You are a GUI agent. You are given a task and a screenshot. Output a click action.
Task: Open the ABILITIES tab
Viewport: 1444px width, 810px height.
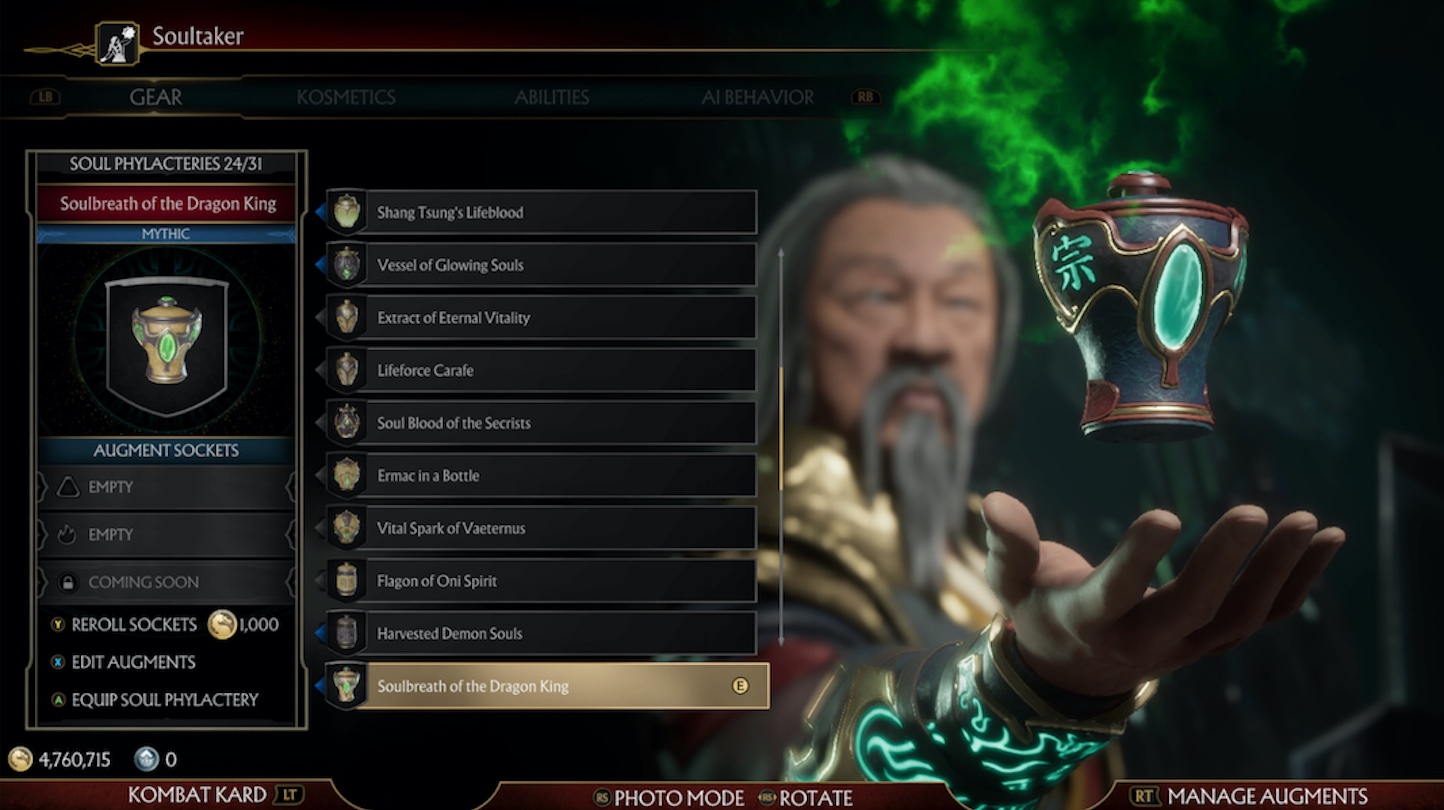tap(552, 97)
